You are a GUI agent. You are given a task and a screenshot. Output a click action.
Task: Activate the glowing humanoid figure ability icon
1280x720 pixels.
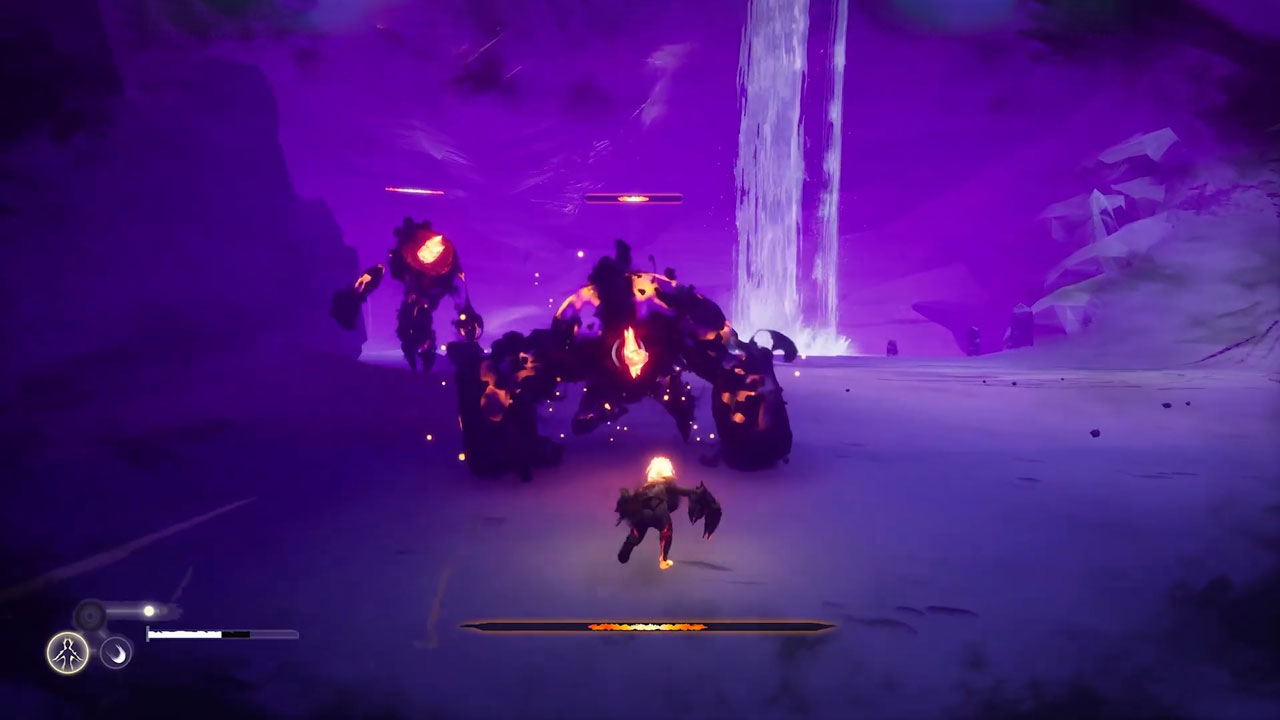pos(67,653)
